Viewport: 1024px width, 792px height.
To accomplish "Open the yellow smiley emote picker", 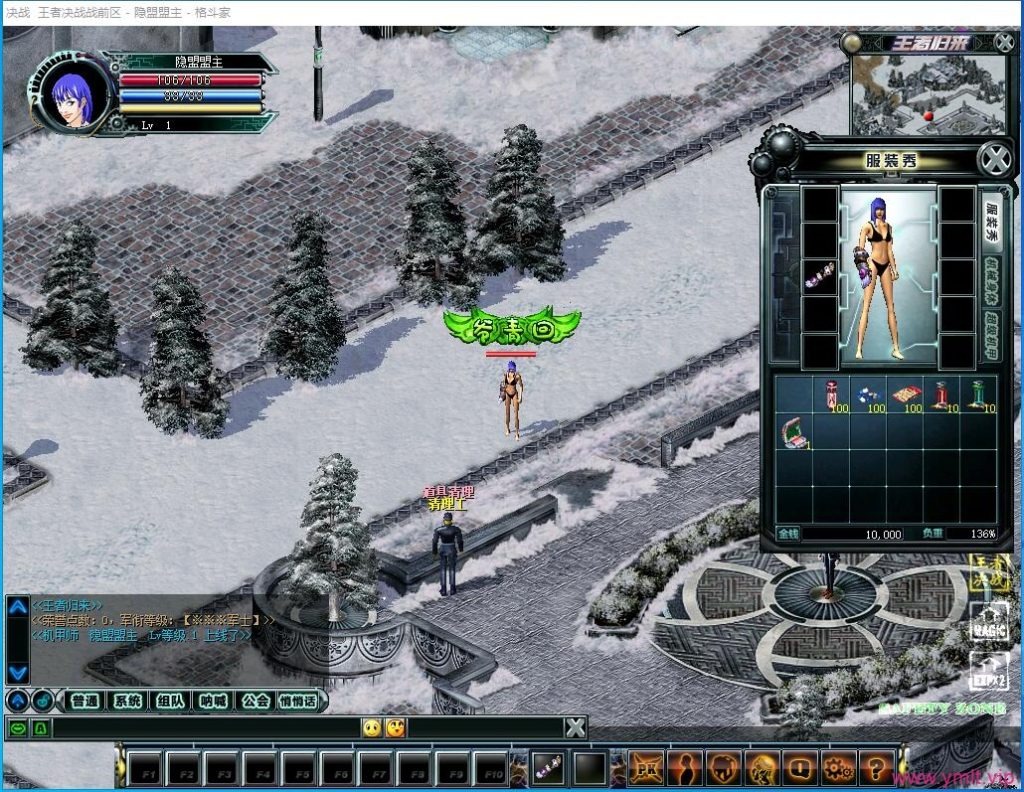I will click(x=372, y=728).
